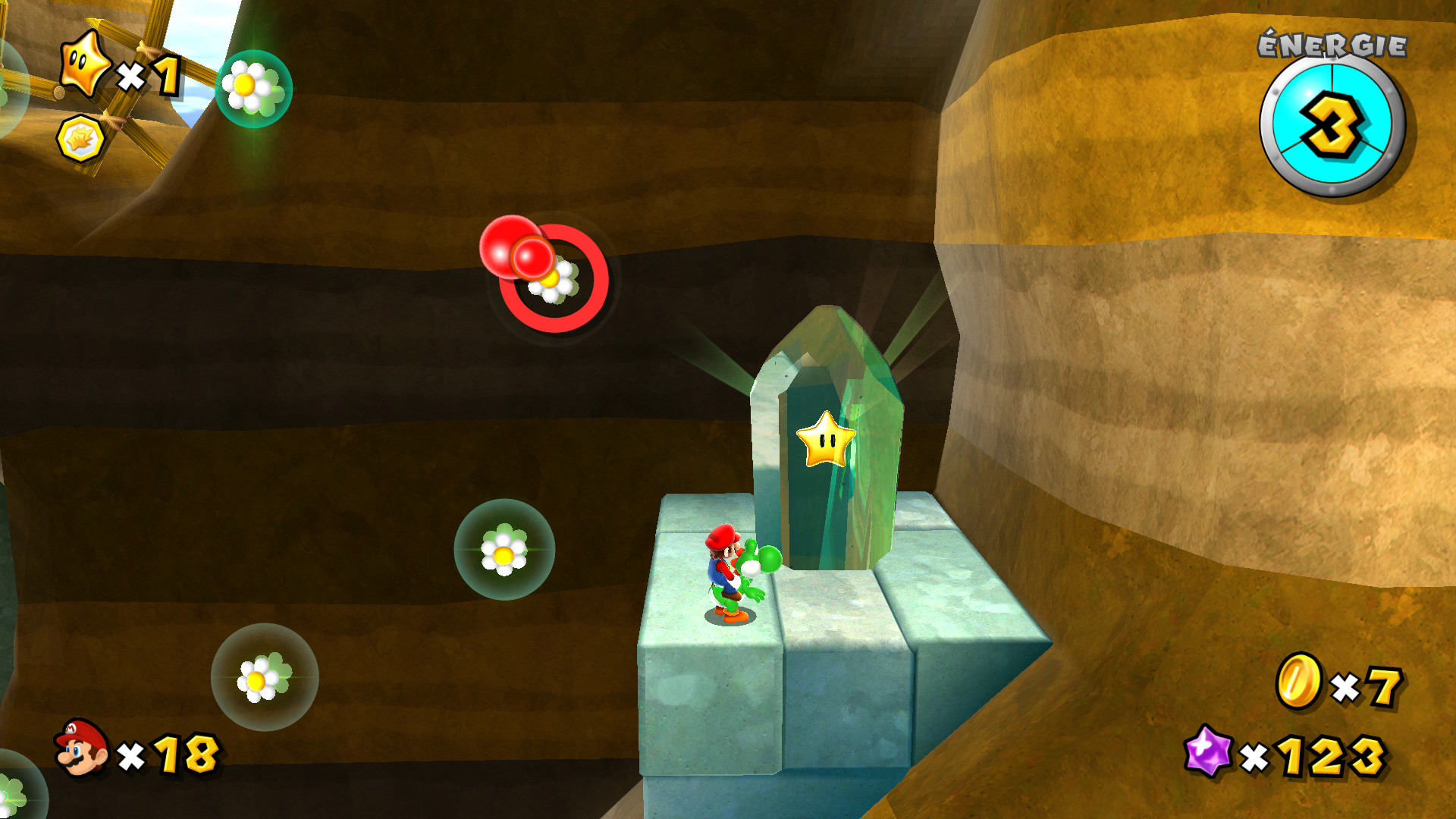Click the Comet Medal icon
Viewport: 1456px width, 819px height.
pos(80,139)
